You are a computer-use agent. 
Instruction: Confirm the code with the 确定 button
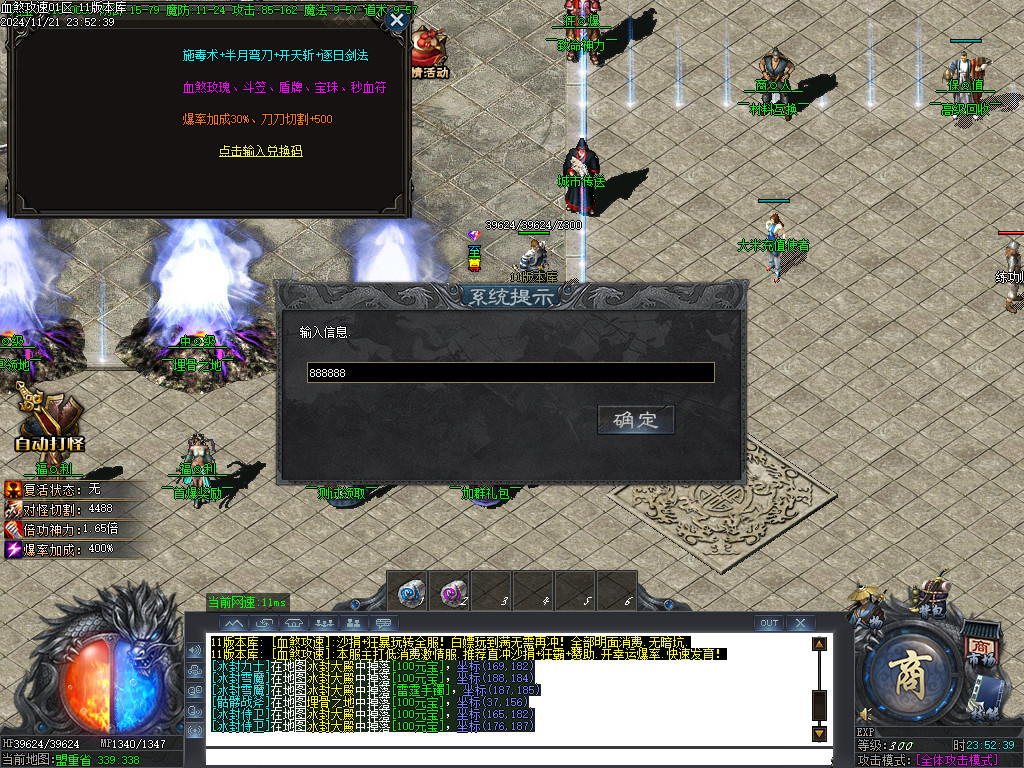[636, 420]
